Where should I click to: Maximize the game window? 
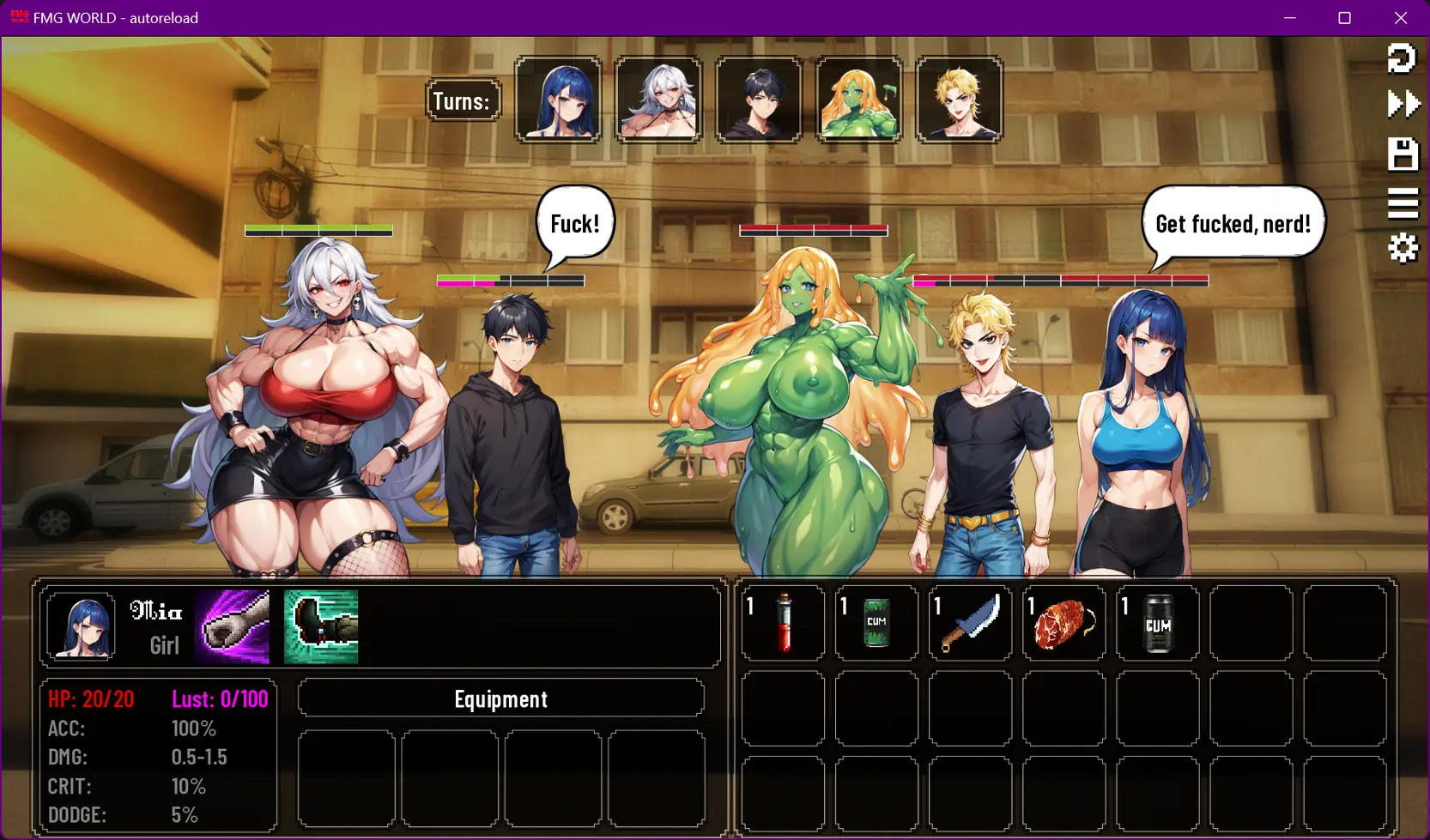1344,18
